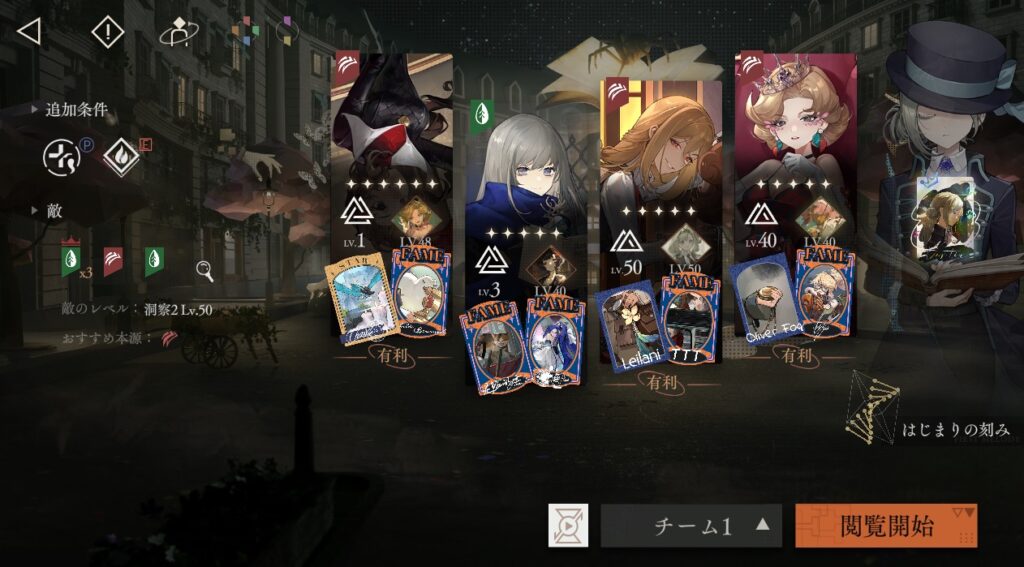Toggle the hourglass replay icon
This screenshot has width=1024, height=567.
[x=568, y=526]
